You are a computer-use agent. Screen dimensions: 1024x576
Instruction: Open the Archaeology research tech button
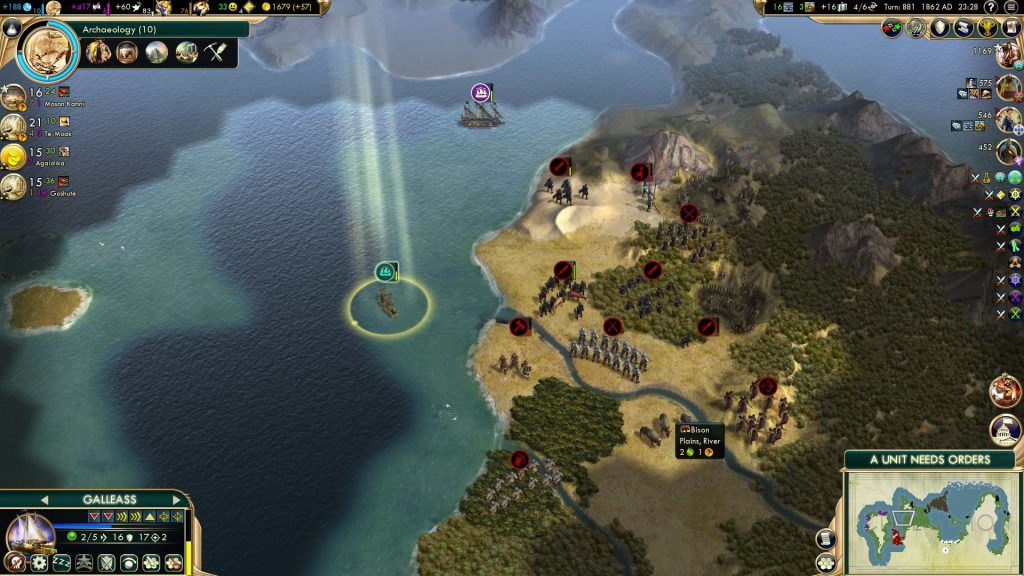pyautogui.click(x=48, y=48)
